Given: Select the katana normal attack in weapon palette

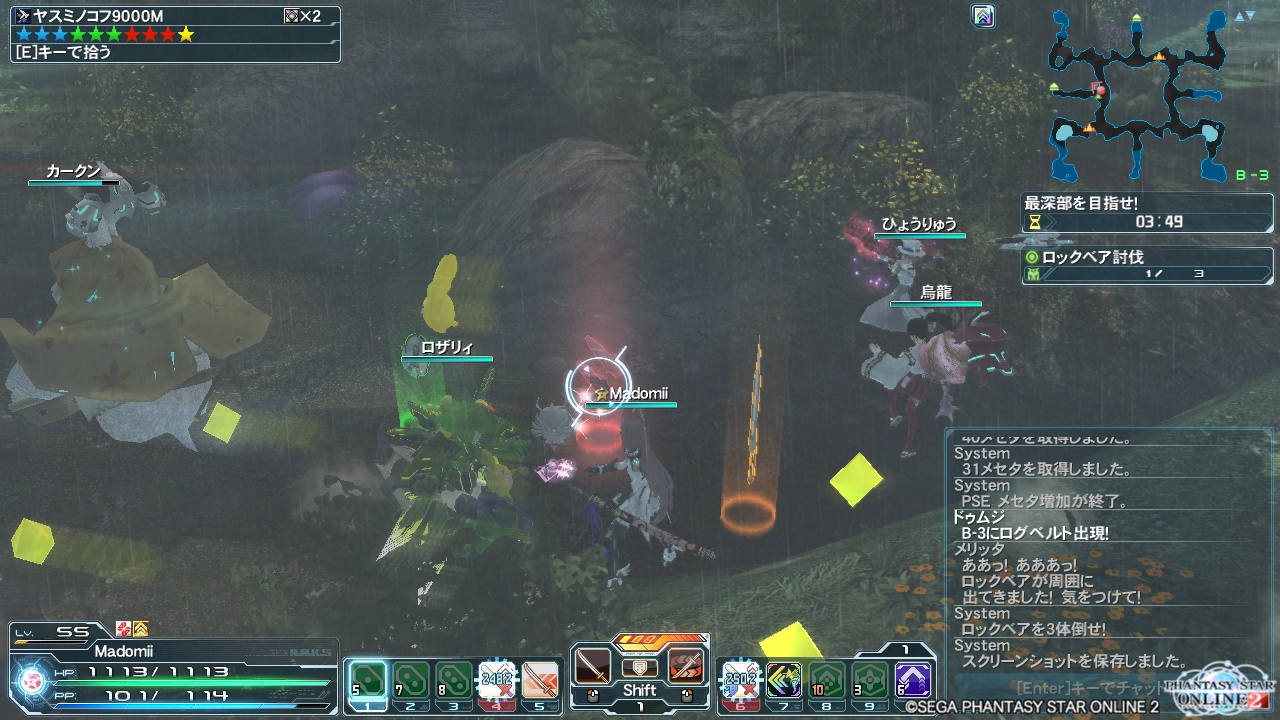Looking at the screenshot, I should (x=592, y=666).
